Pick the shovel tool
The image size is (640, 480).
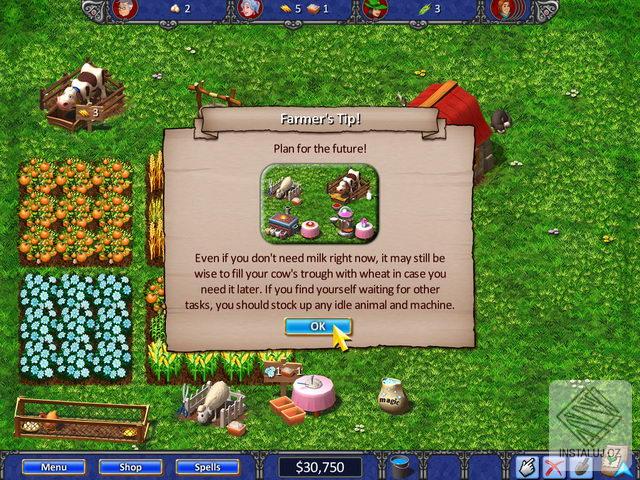[579, 466]
